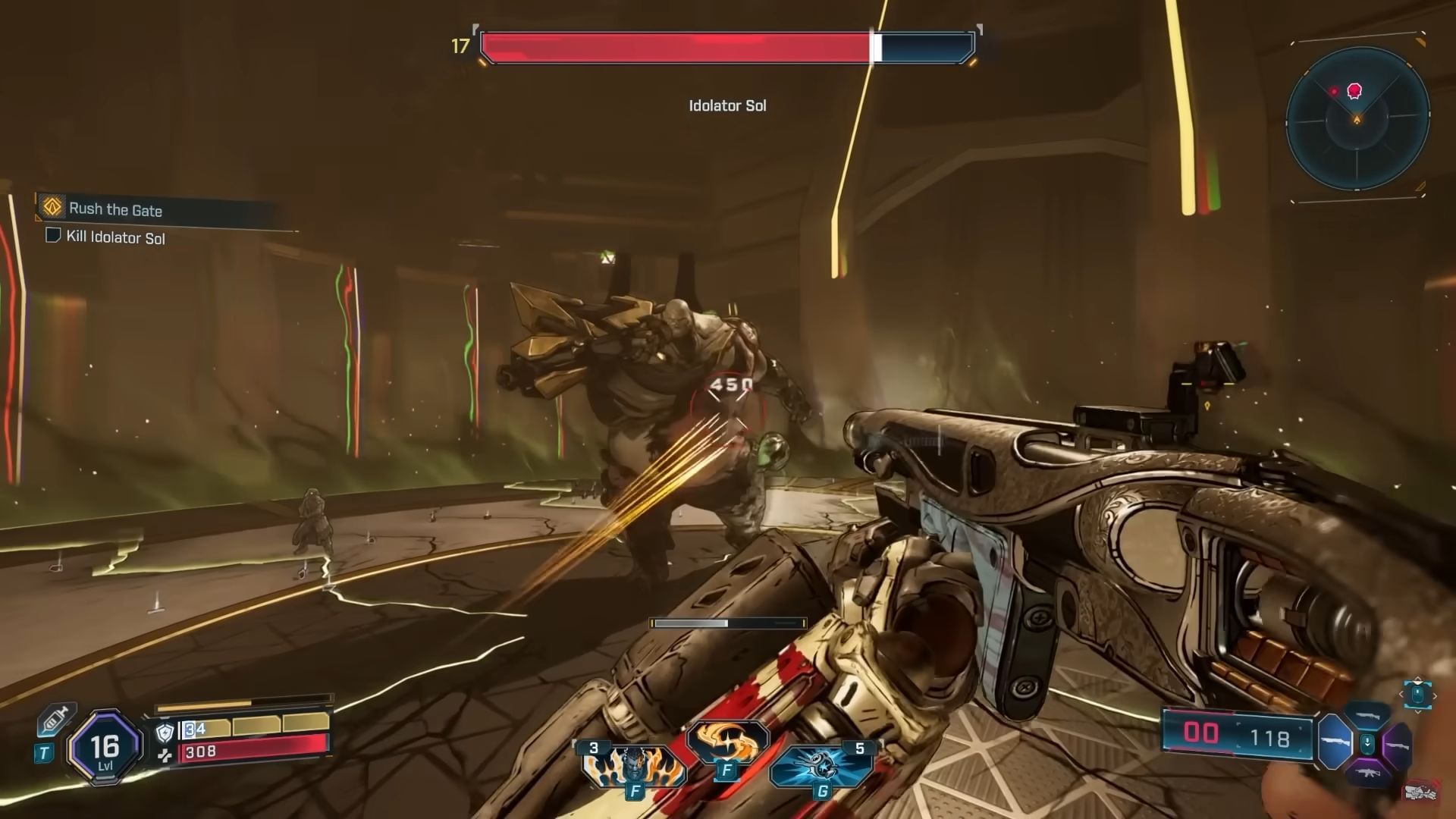Click the red skull marker on minimap

[1354, 92]
